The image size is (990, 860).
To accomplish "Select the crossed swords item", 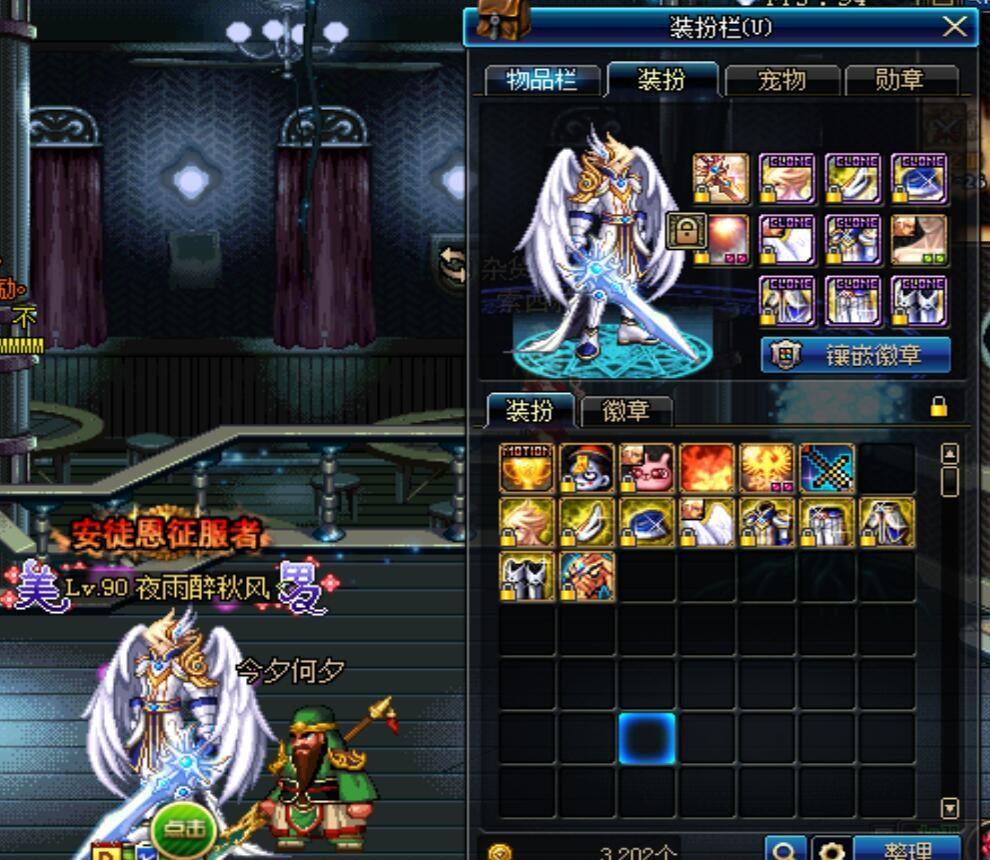I will (x=827, y=468).
